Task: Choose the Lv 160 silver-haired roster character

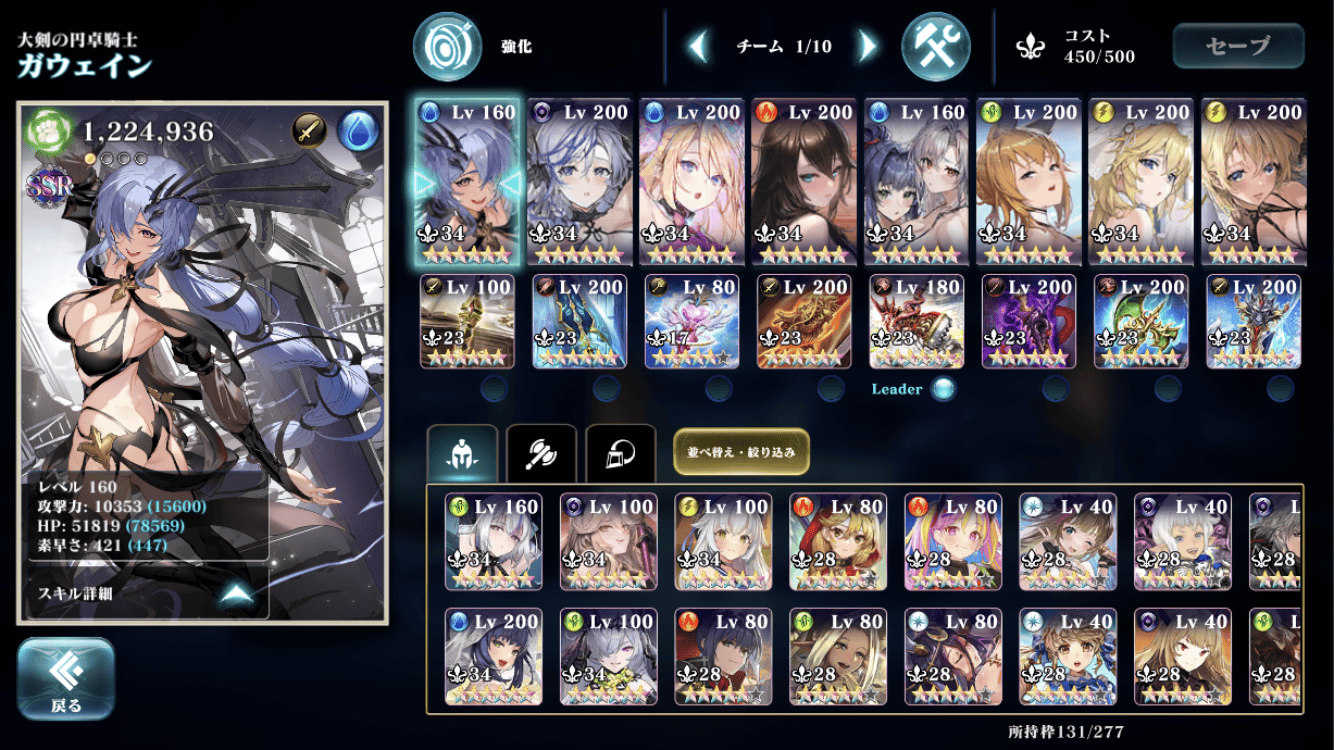Action: [x=494, y=541]
